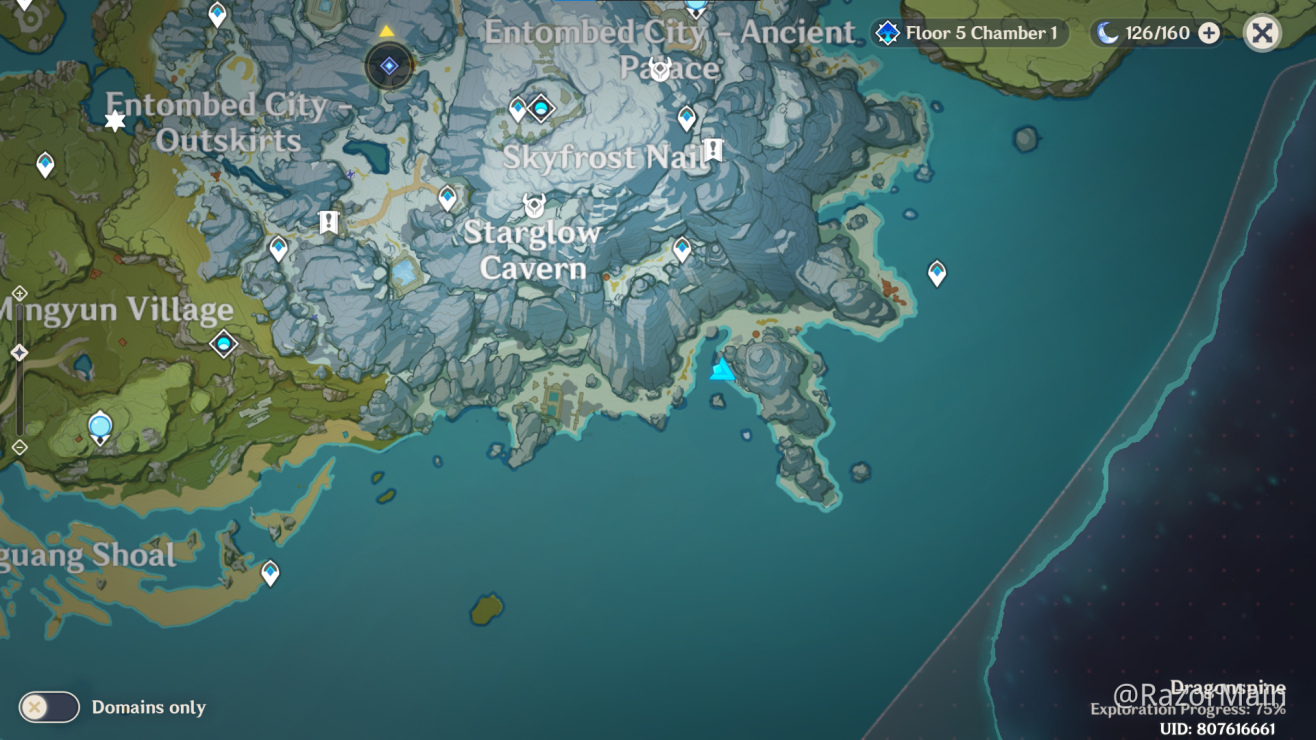
Task: Close the map screen
Action: click(1262, 33)
